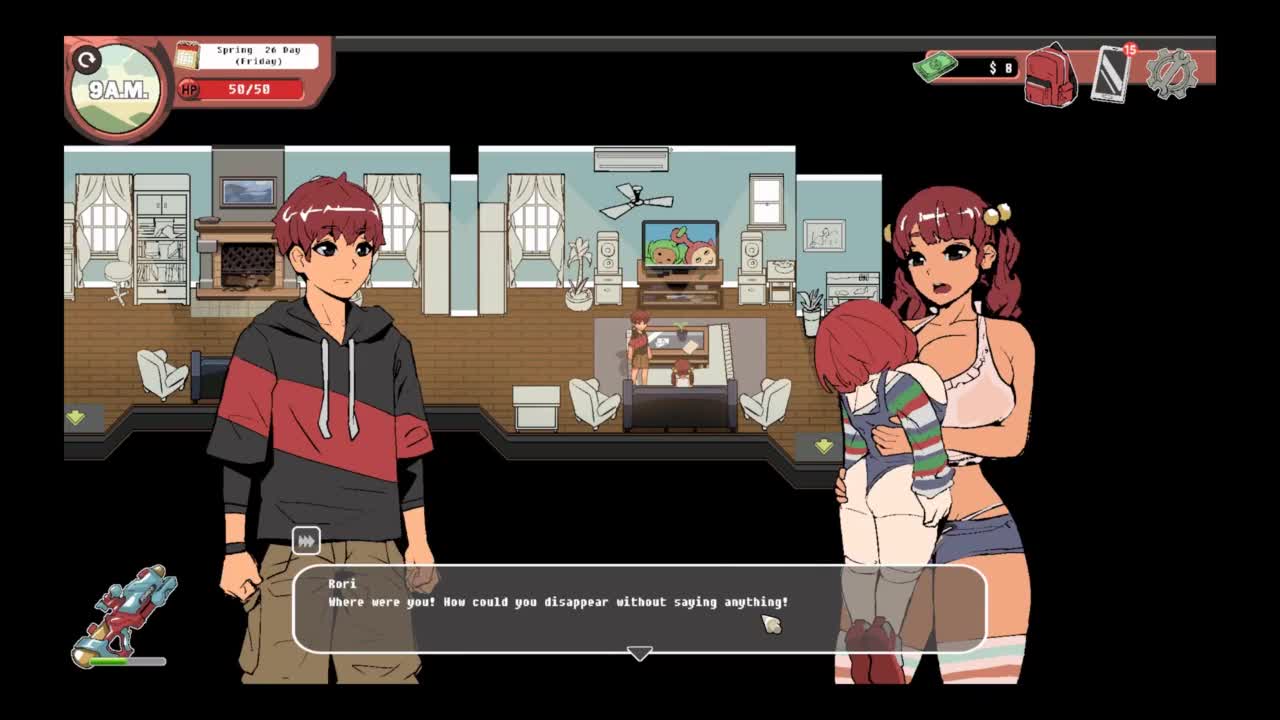This screenshot has width=1280, height=720.
Task: Open the gear settings menu
Action: pos(1171,73)
